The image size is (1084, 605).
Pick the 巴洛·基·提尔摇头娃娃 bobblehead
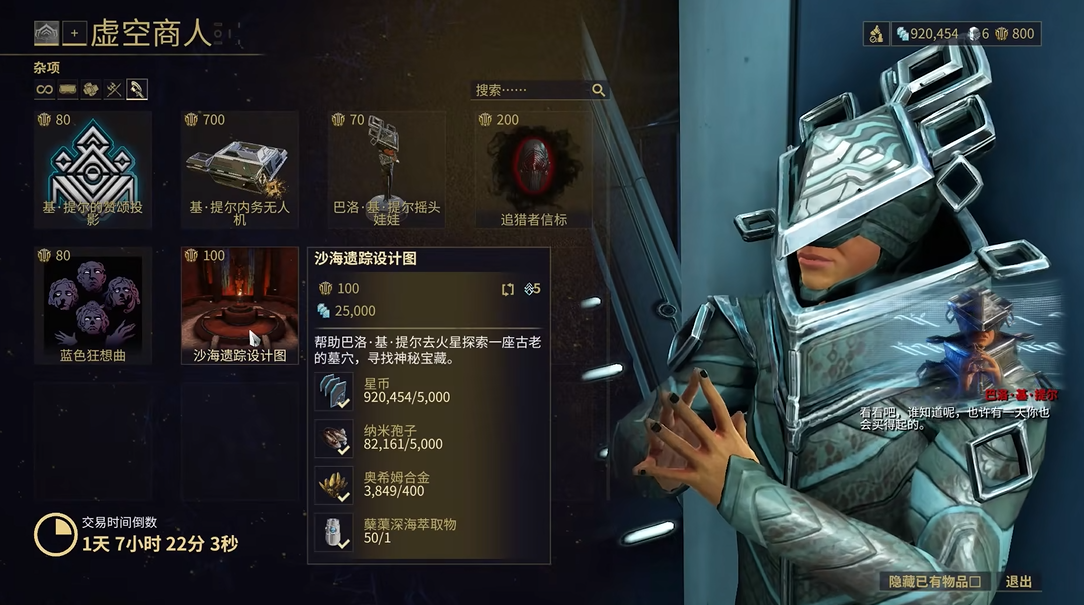[386, 168]
